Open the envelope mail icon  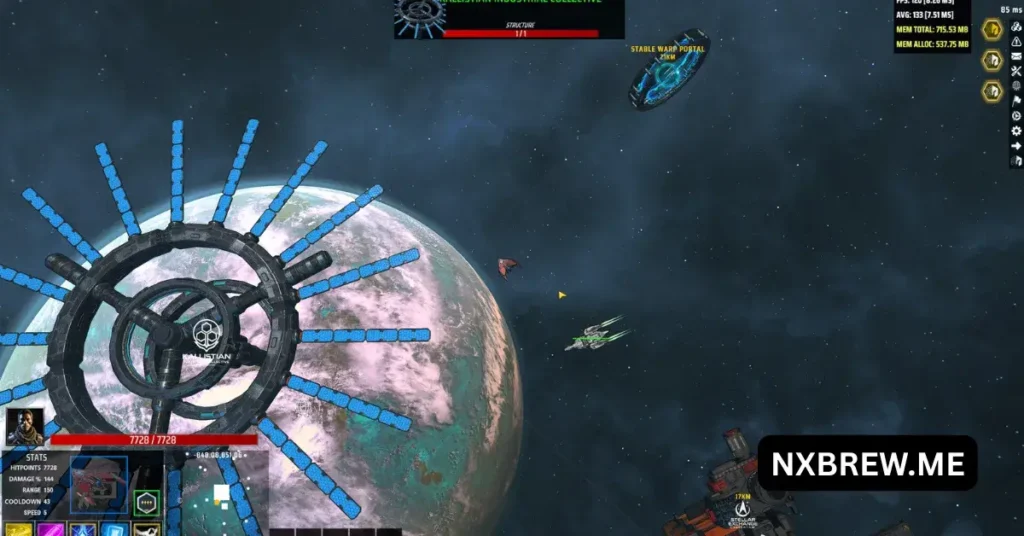(1017, 56)
